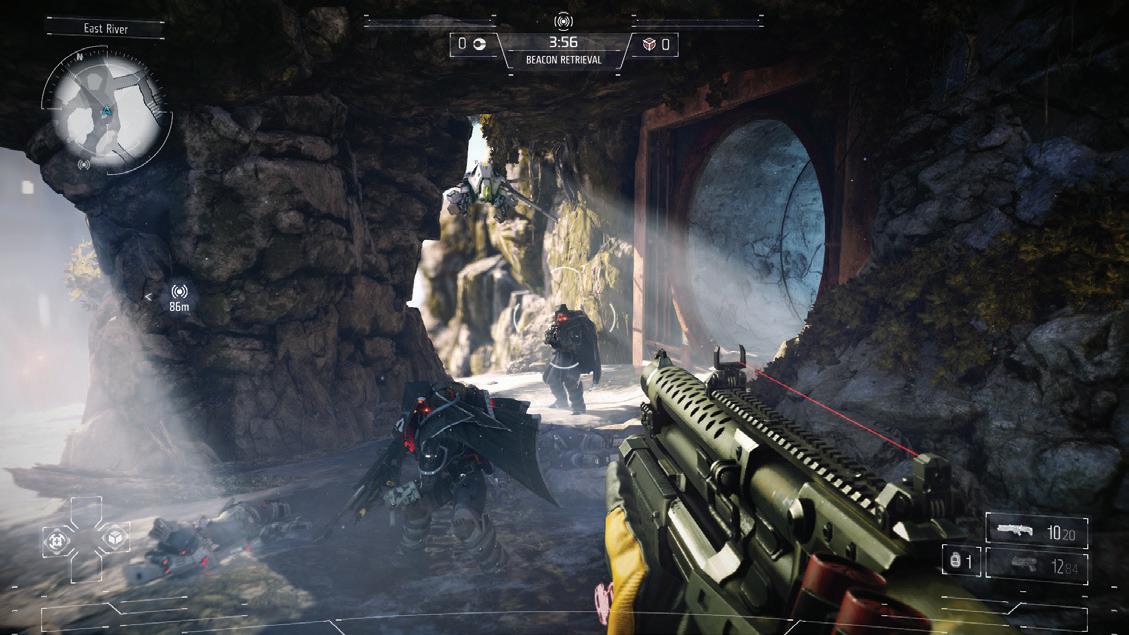This screenshot has width=1129, height=635.
Task: Select the beacon signal icon above the timer
Action: click(563, 21)
